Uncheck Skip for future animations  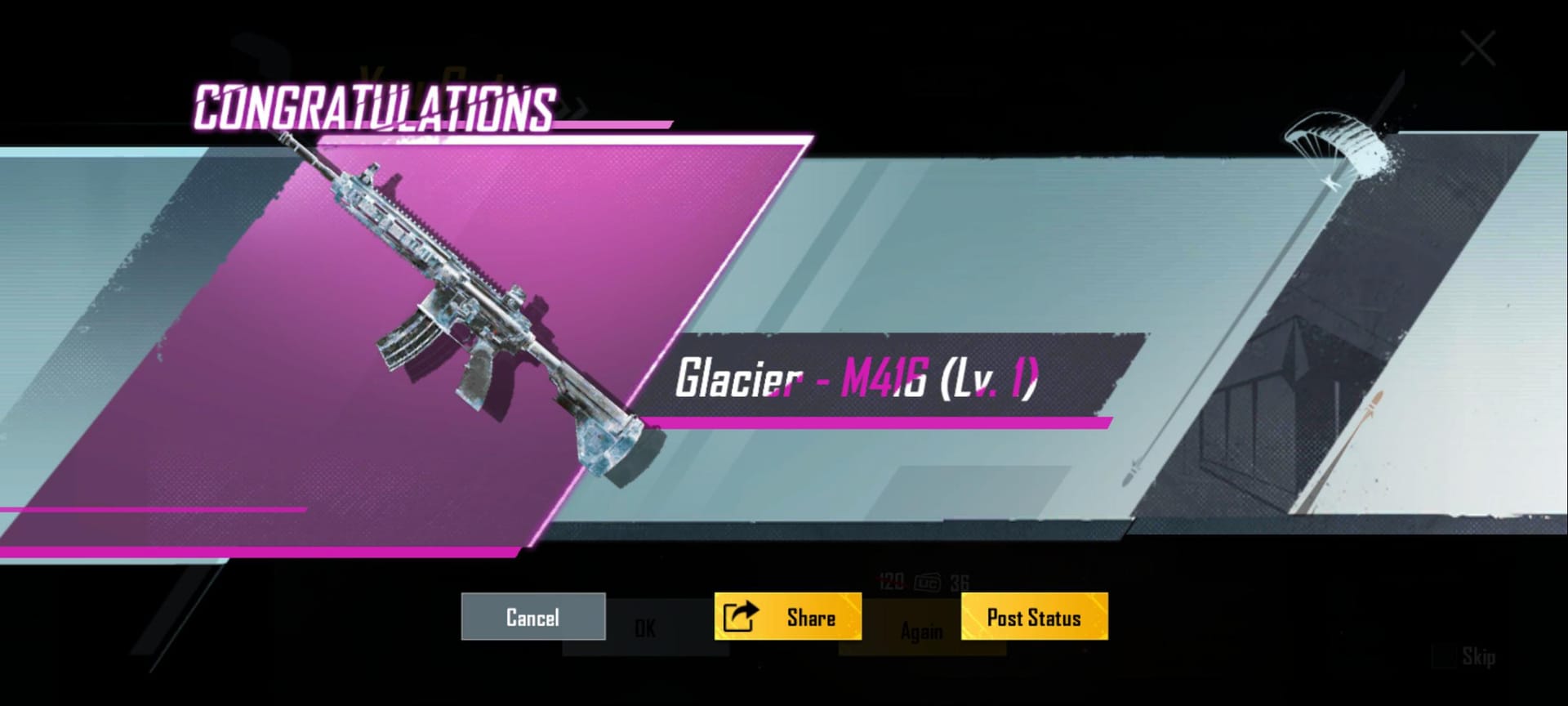1442,654
